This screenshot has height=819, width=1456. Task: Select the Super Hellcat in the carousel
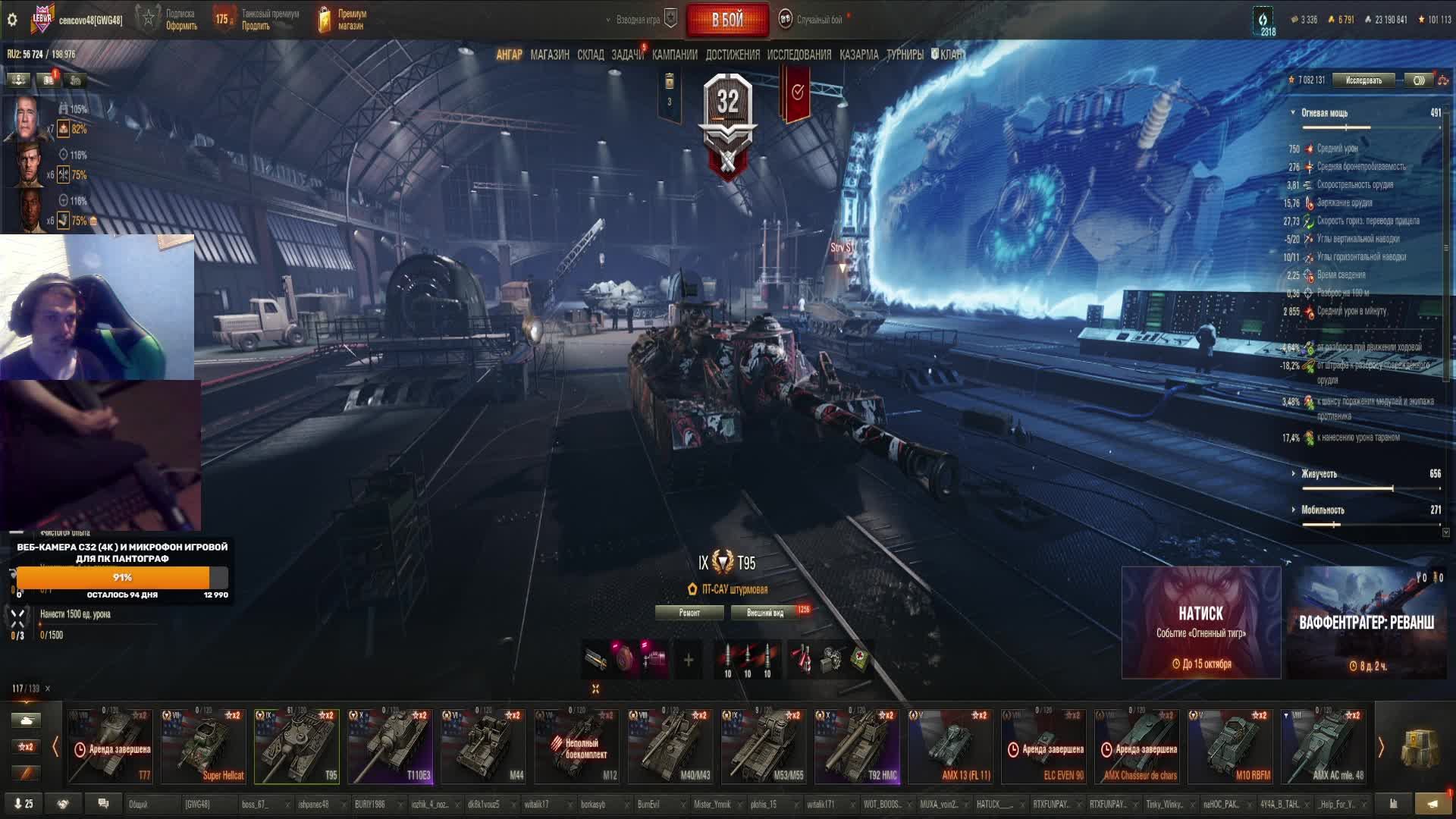(203, 745)
